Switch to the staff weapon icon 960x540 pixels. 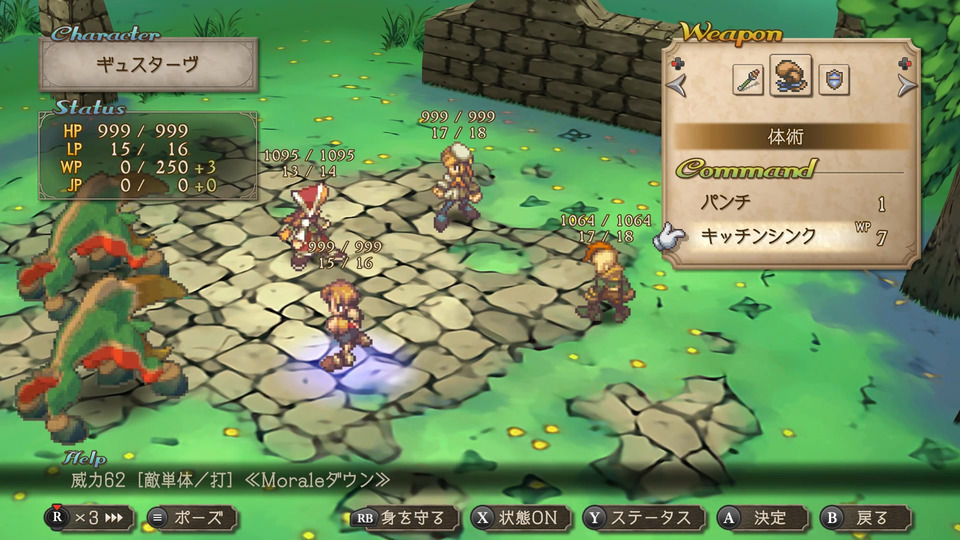[x=748, y=80]
